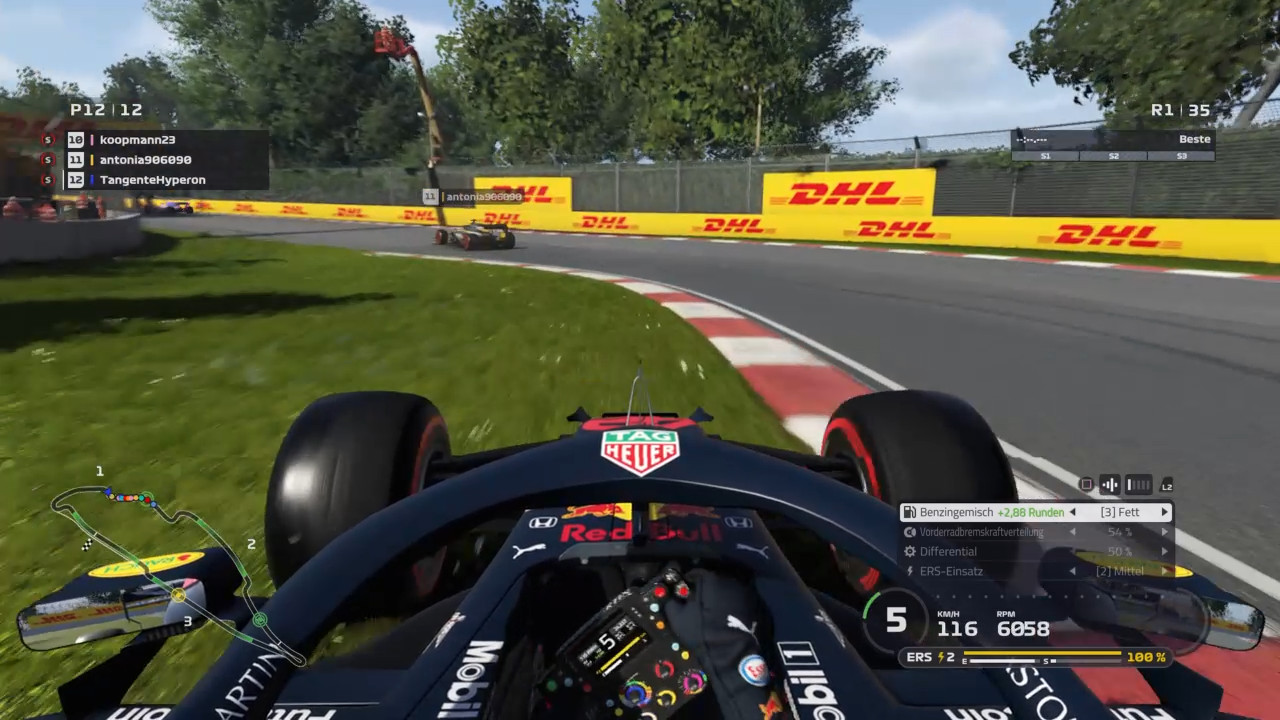
Task: Click the MFD page indicator bars icon
Action: point(1139,485)
